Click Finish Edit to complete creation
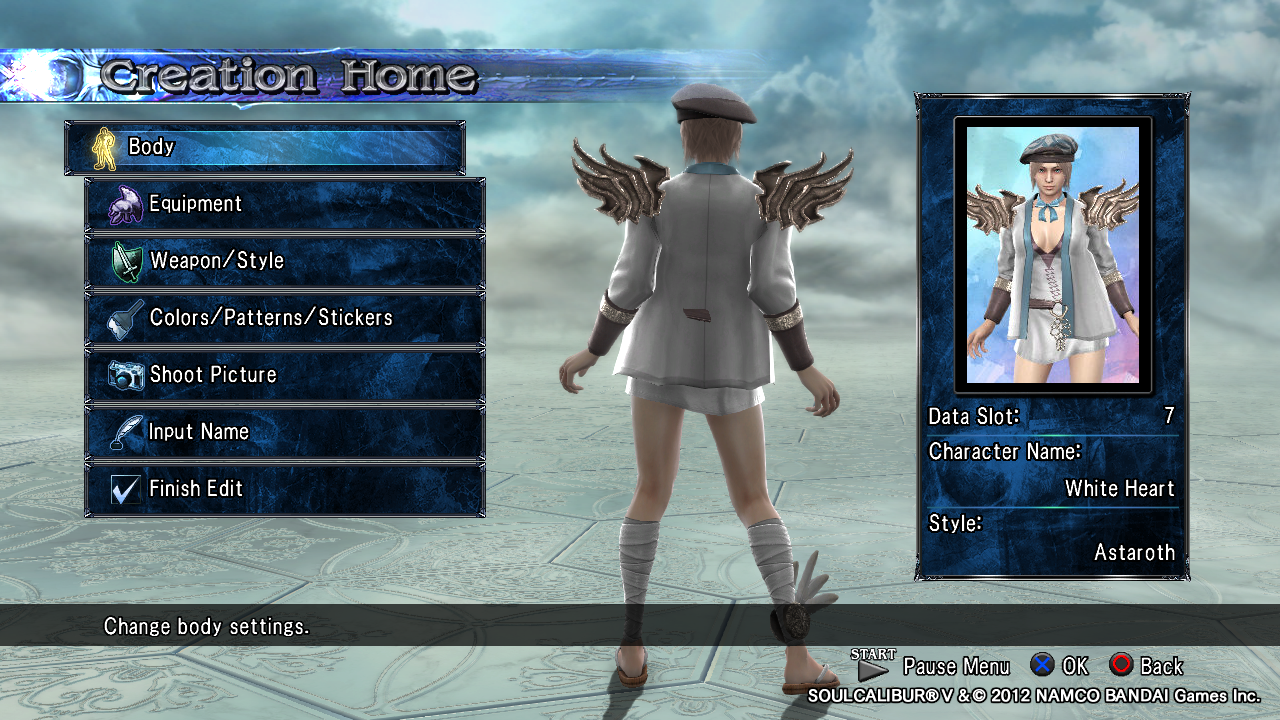This screenshot has width=1280, height=720. click(285, 489)
